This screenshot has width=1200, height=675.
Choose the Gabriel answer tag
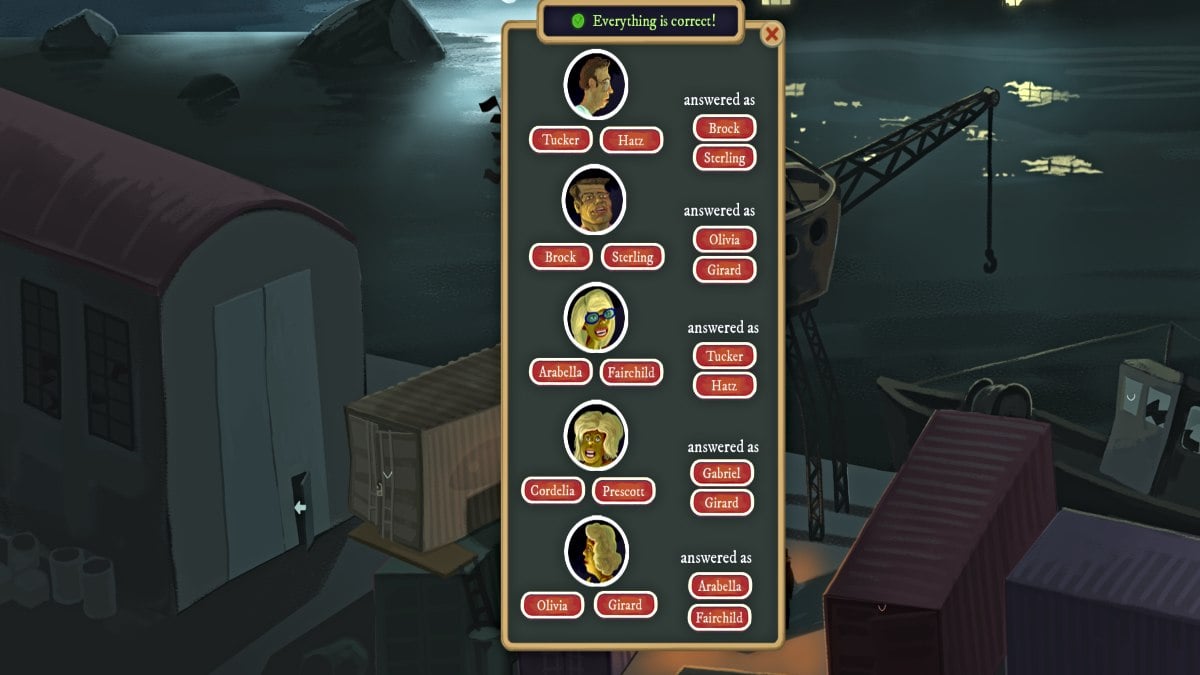click(x=721, y=473)
